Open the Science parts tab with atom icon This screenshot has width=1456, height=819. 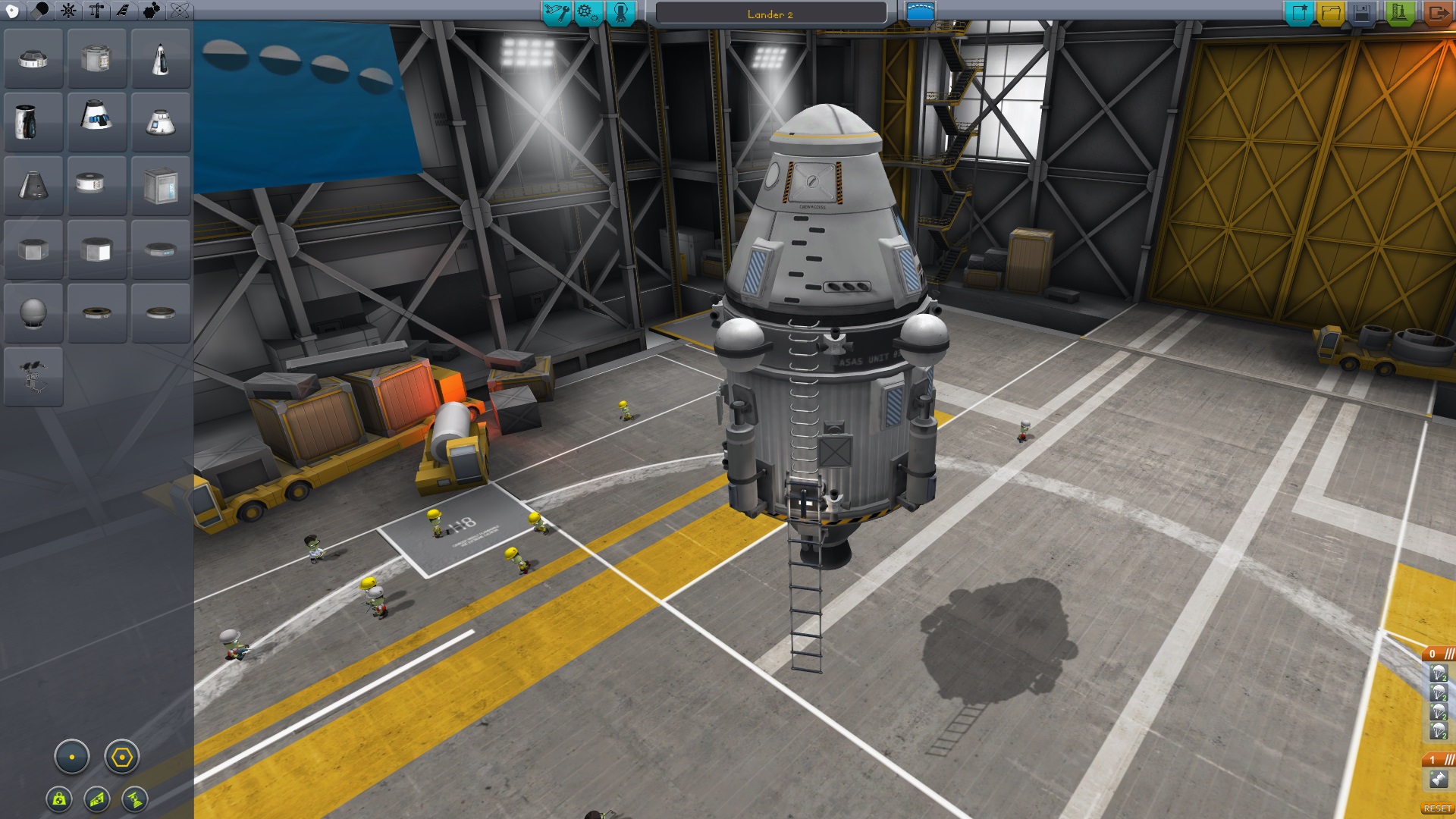coord(180,11)
